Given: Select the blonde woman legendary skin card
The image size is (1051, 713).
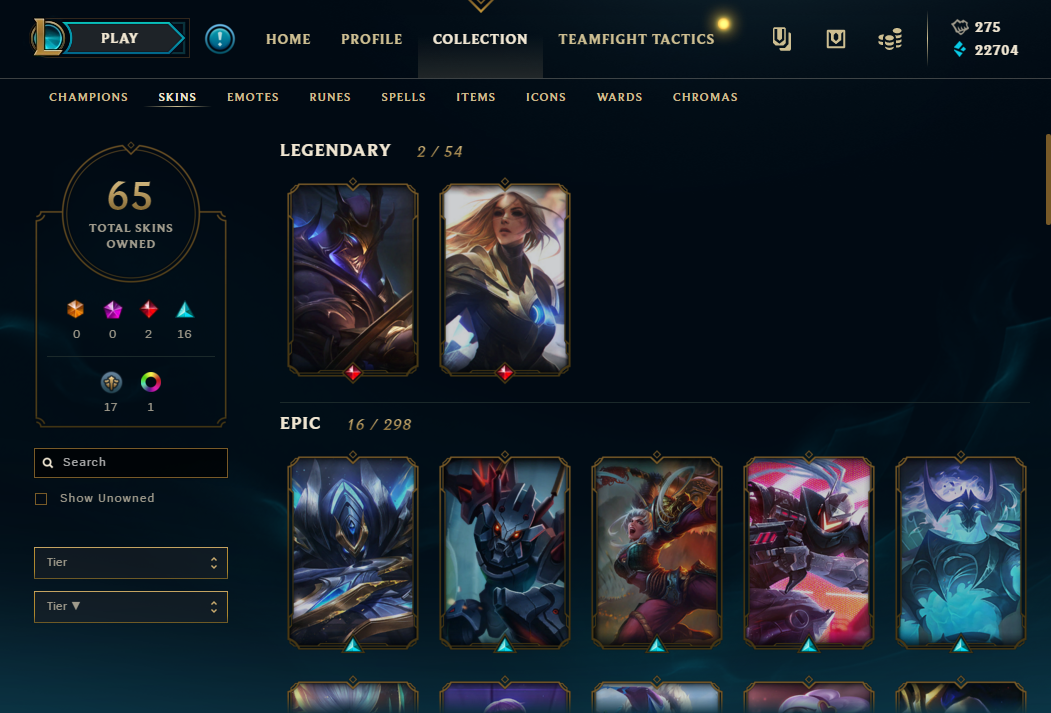Looking at the screenshot, I should click(x=505, y=280).
